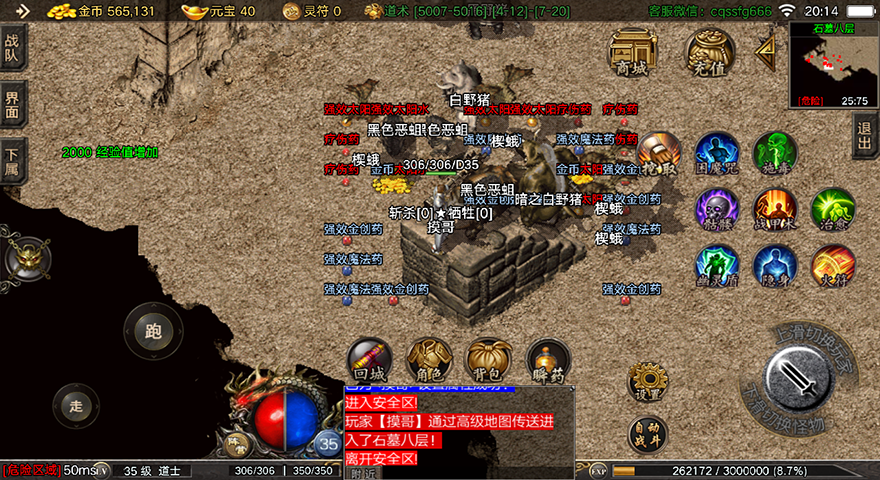Open the 充值 recharge menu
Screen dimensions: 880x480
click(x=709, y=51)
